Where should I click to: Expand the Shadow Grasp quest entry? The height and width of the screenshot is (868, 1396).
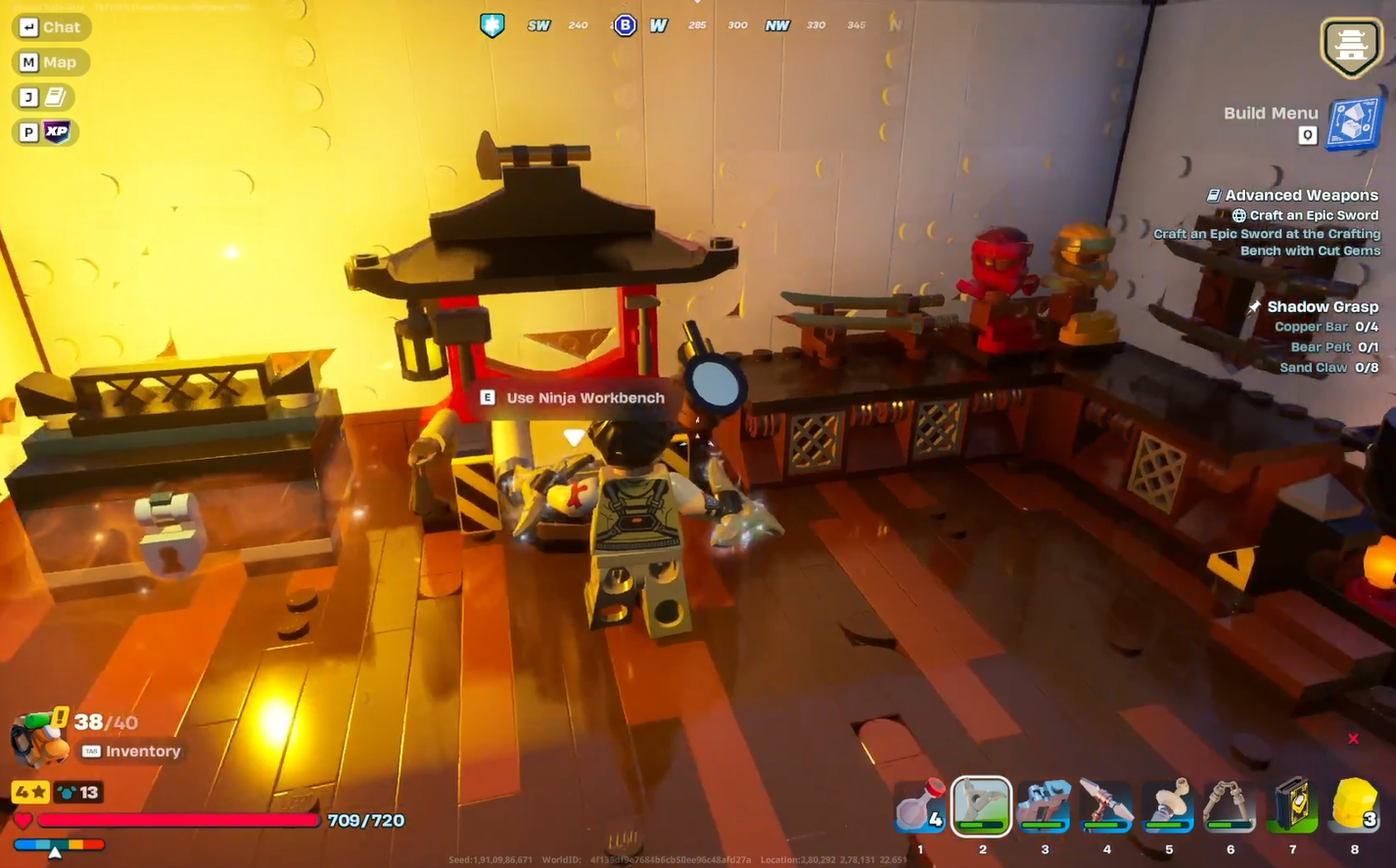(x=1322, y=306)
